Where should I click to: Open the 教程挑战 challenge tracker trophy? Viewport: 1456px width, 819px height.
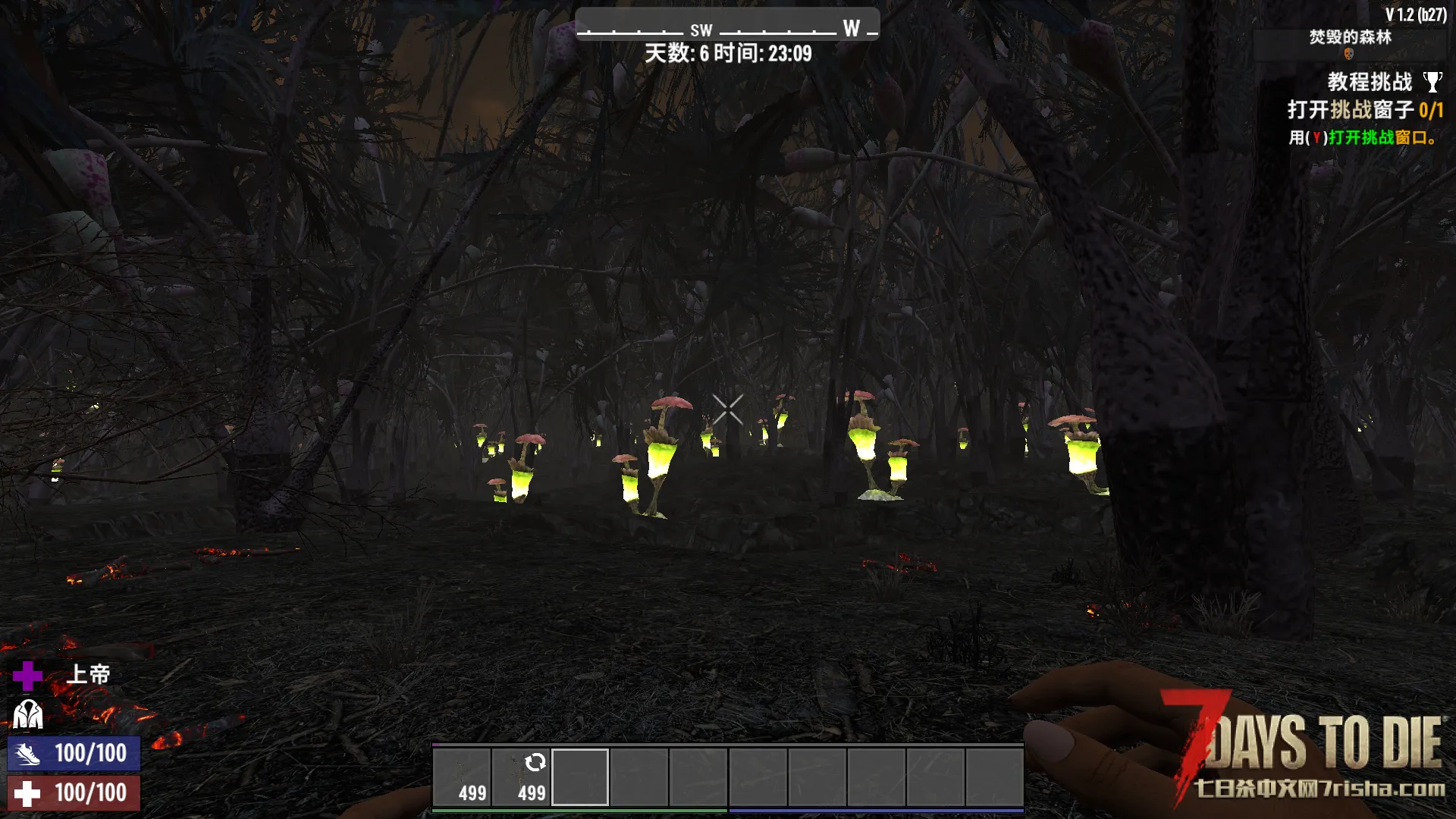1432,82
